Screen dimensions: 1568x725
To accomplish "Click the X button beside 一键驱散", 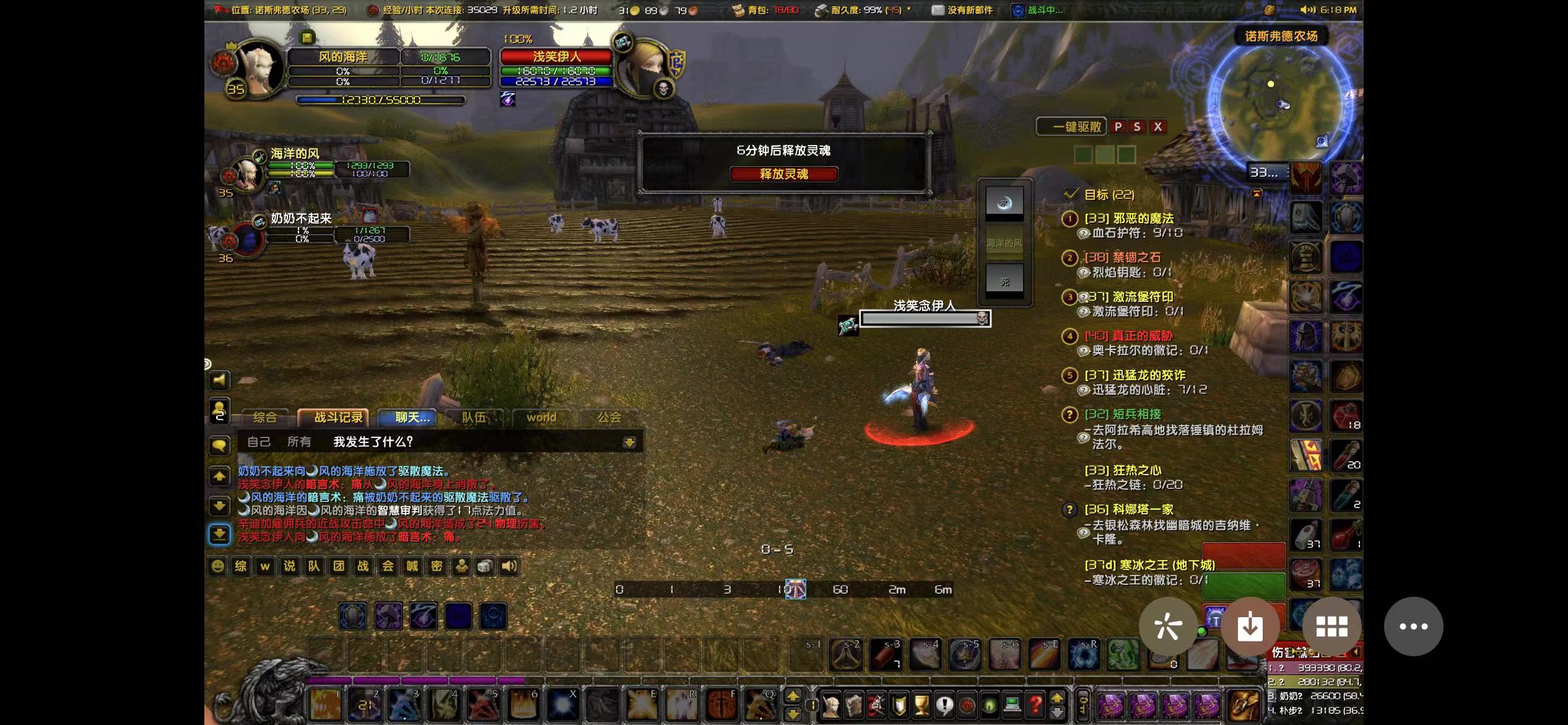I will pyautogui.click(x=1157, y=127).
